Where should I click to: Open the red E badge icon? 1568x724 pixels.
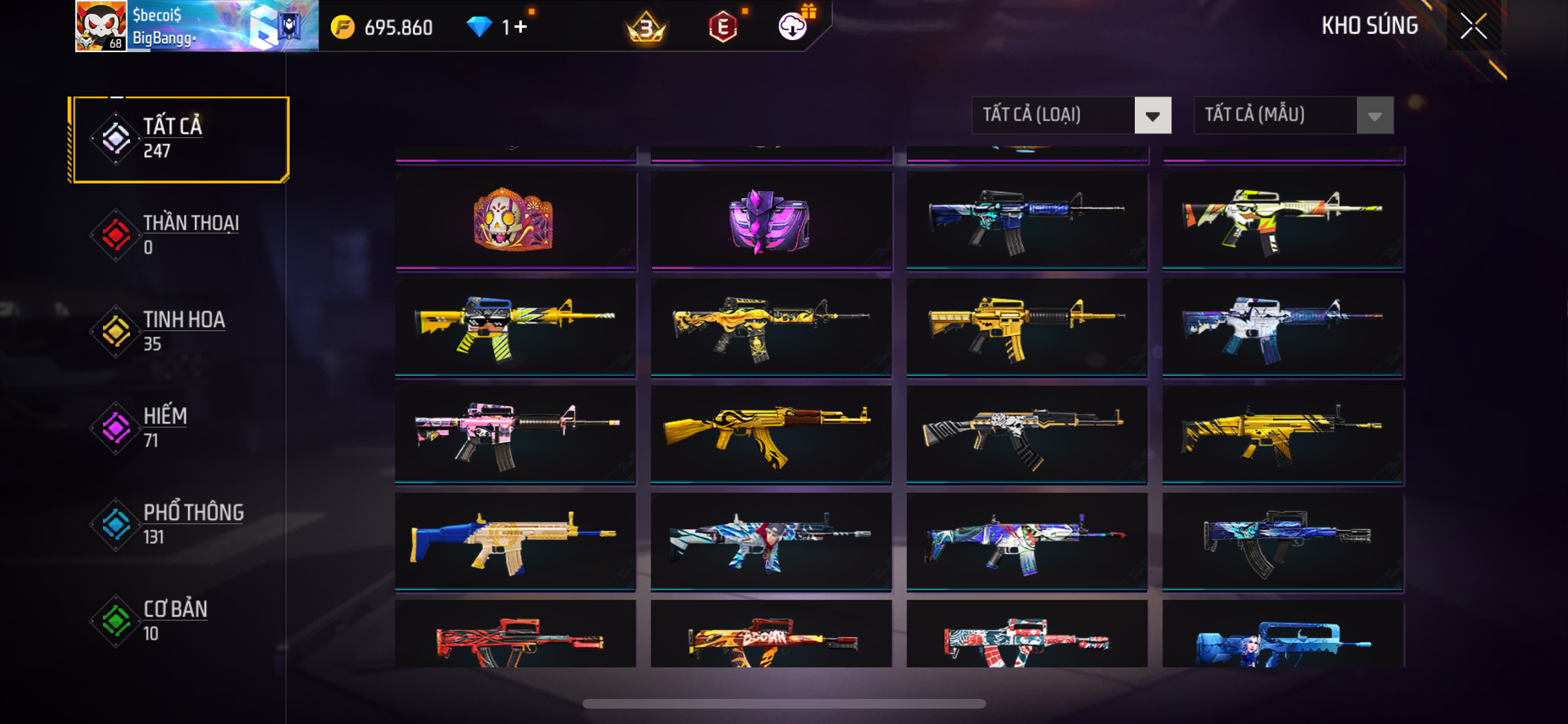[723, 27]
